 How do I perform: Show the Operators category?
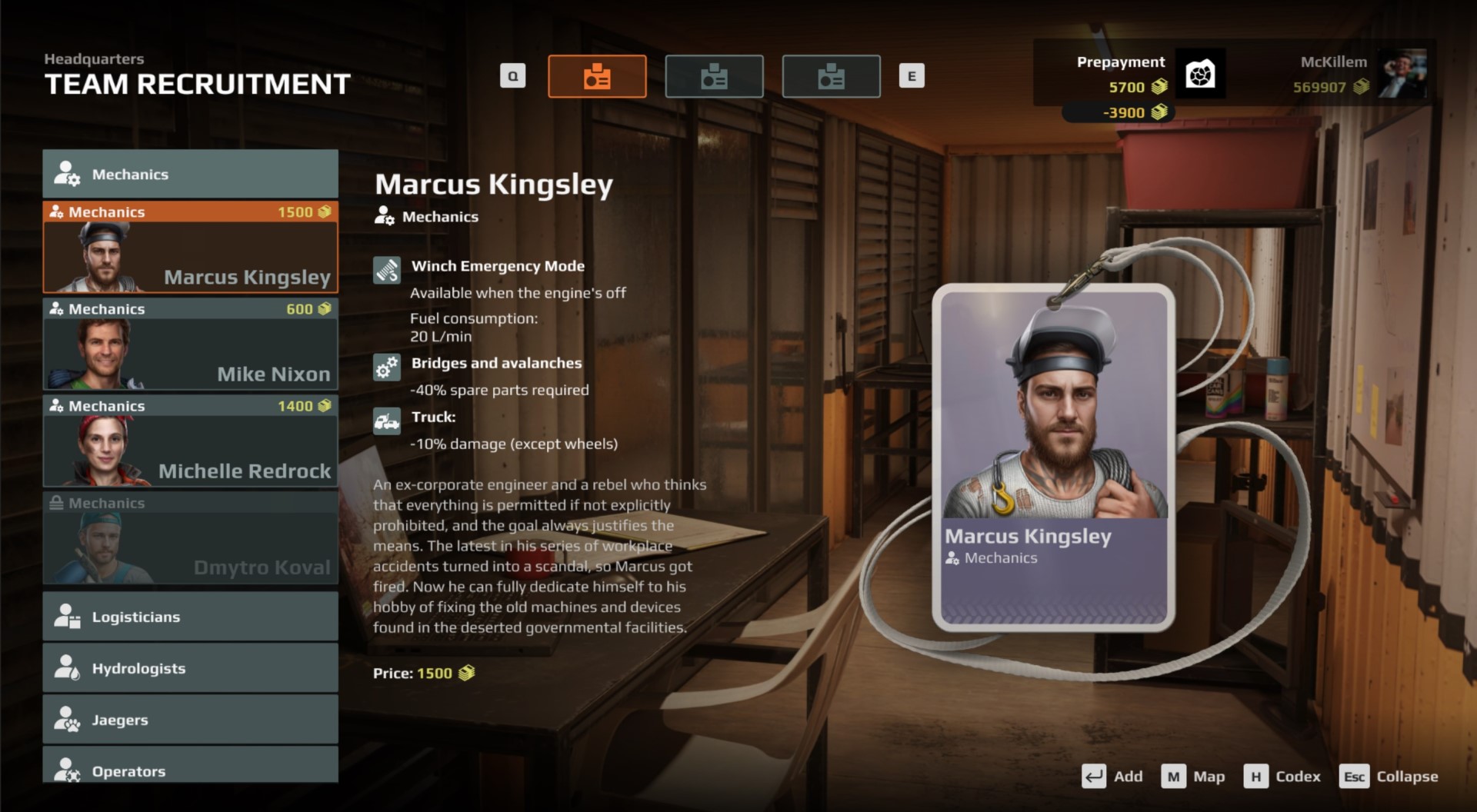[x=190, y=769]
